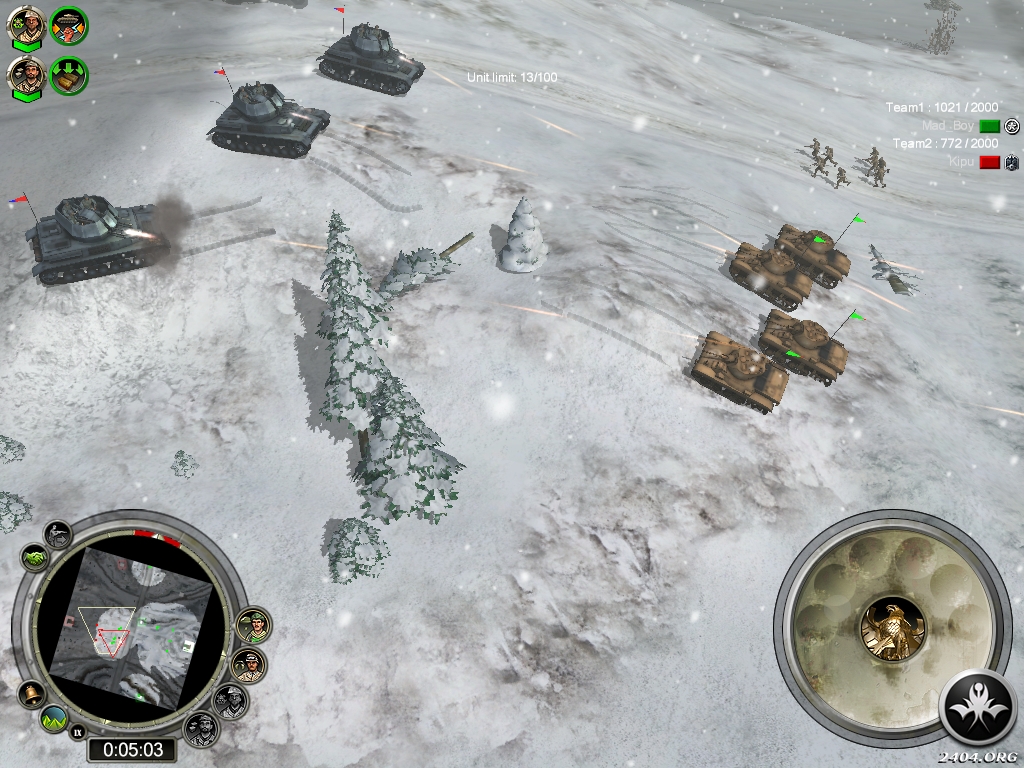Image resolution: width=1024 pixels, height=768 pixels.
Task: Open the silver faction emblem button
Action: pos(979,706)
